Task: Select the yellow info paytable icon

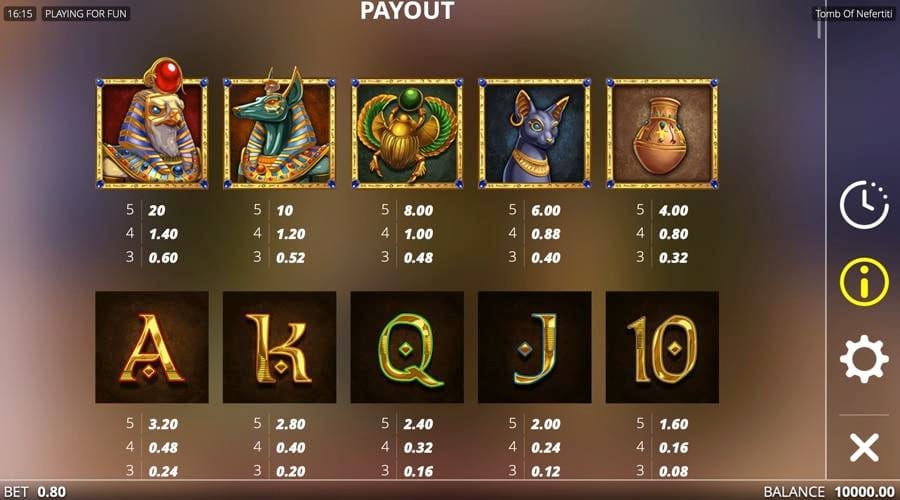Action: (x=864, y=282)
